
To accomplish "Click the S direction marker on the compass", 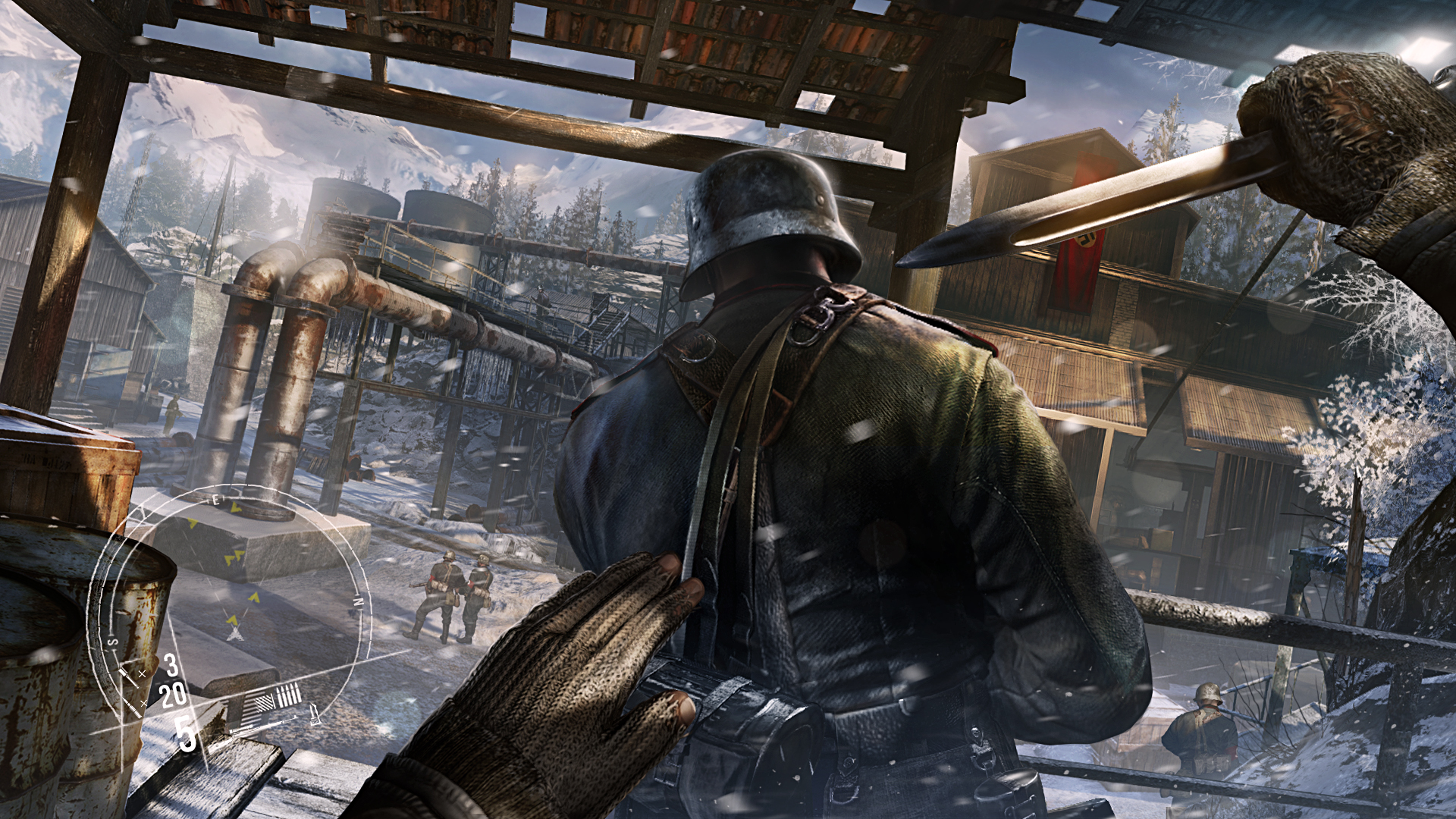I will (x=111, y=641).
